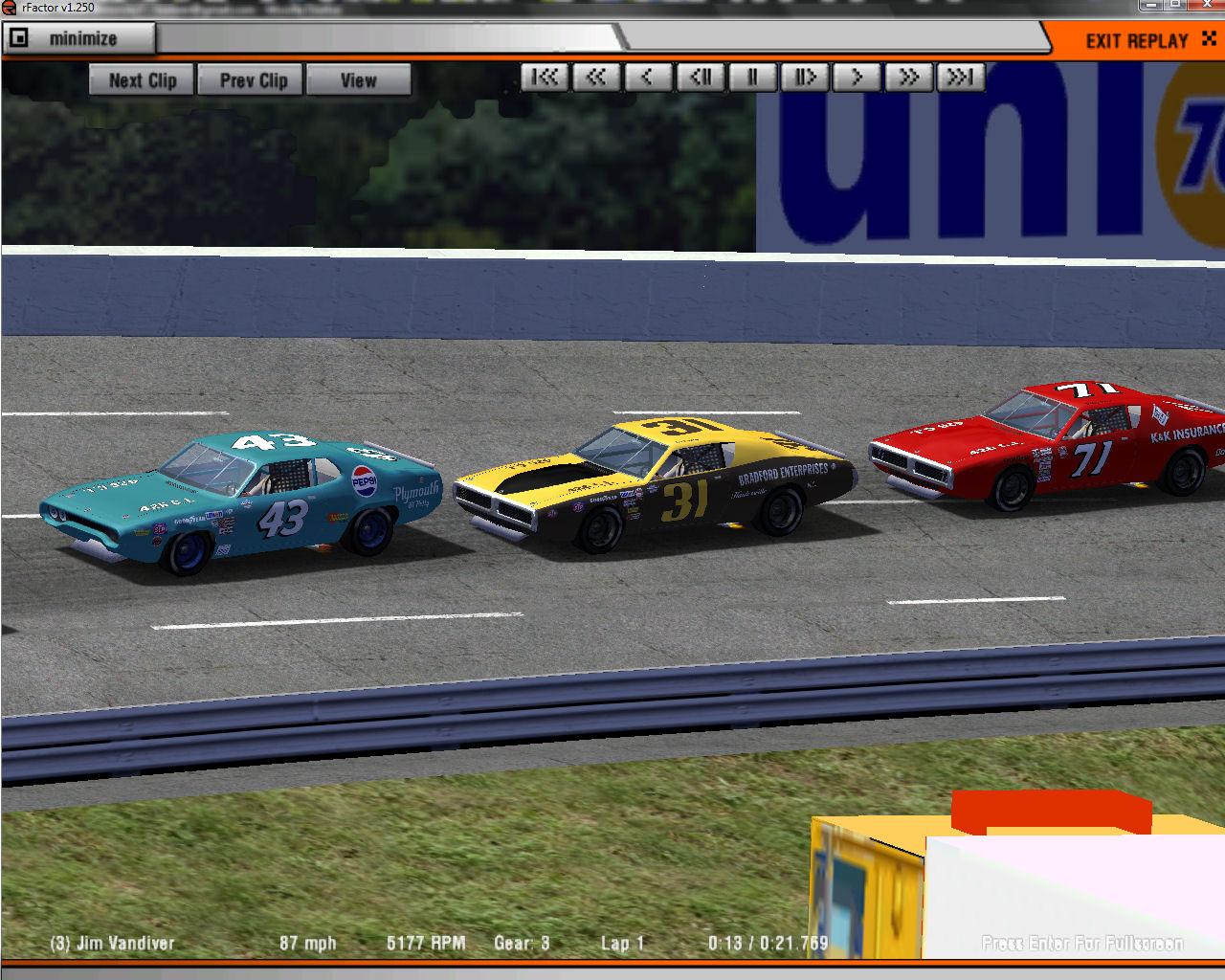Screen dimensions: 1225x980
Task: Play the replay in reverse
Action: [x=648, y=78]
